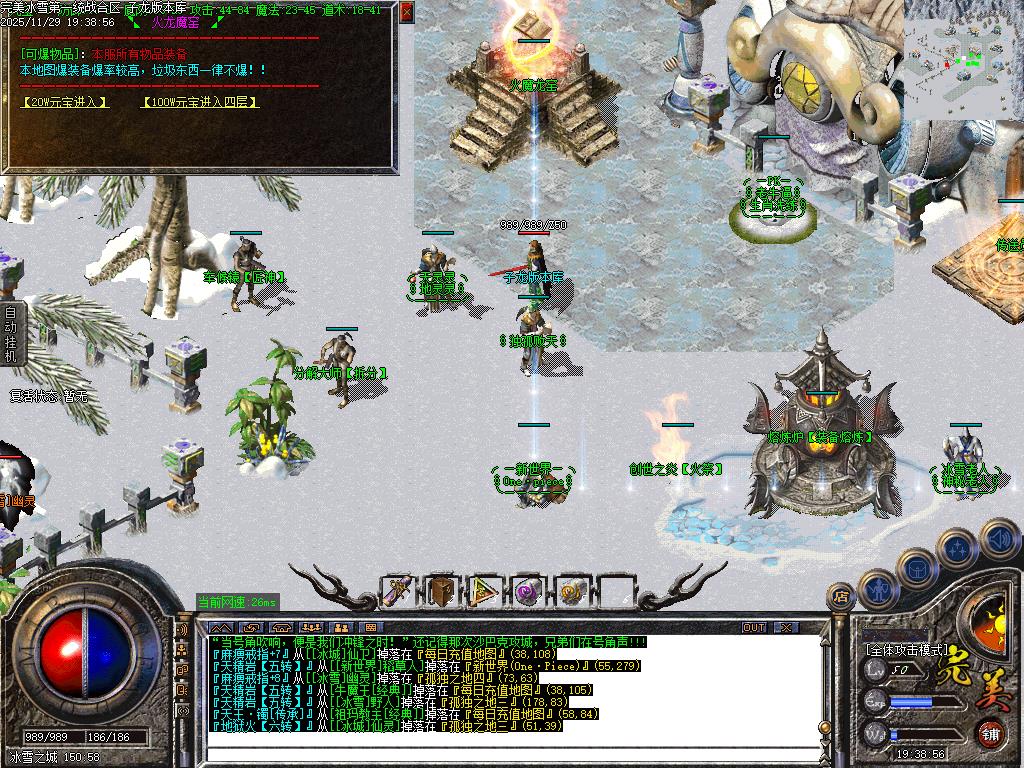The width and height of the screenshot is (1024, 768).
Task: Activate the green triangle hotbar item
Action: 484,592
